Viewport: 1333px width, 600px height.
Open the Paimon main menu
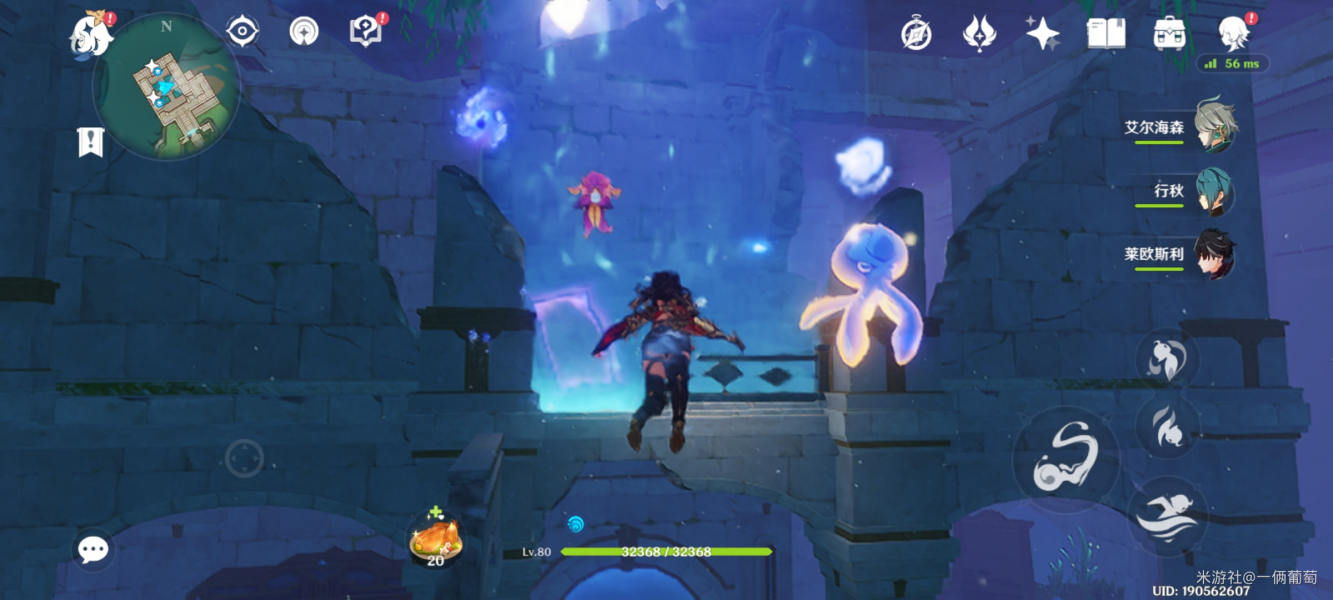[x=90, y=35]
